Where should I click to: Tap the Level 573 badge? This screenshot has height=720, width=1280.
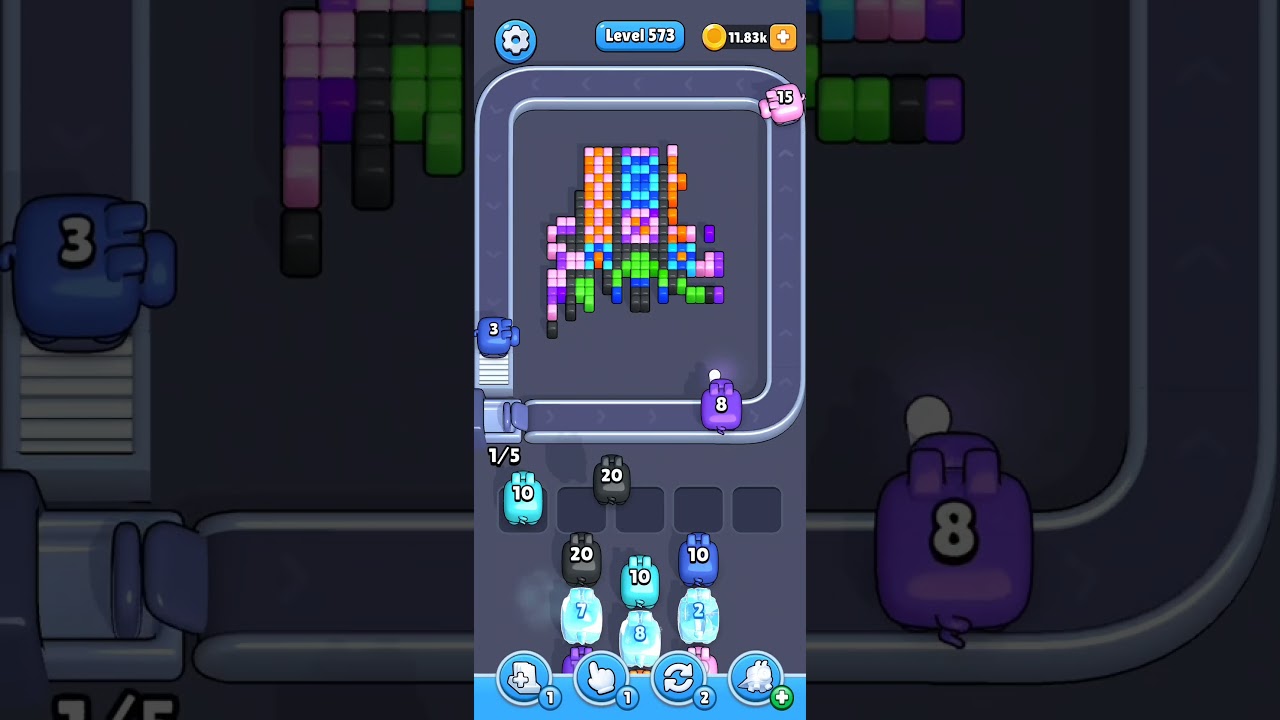(640, 35)
